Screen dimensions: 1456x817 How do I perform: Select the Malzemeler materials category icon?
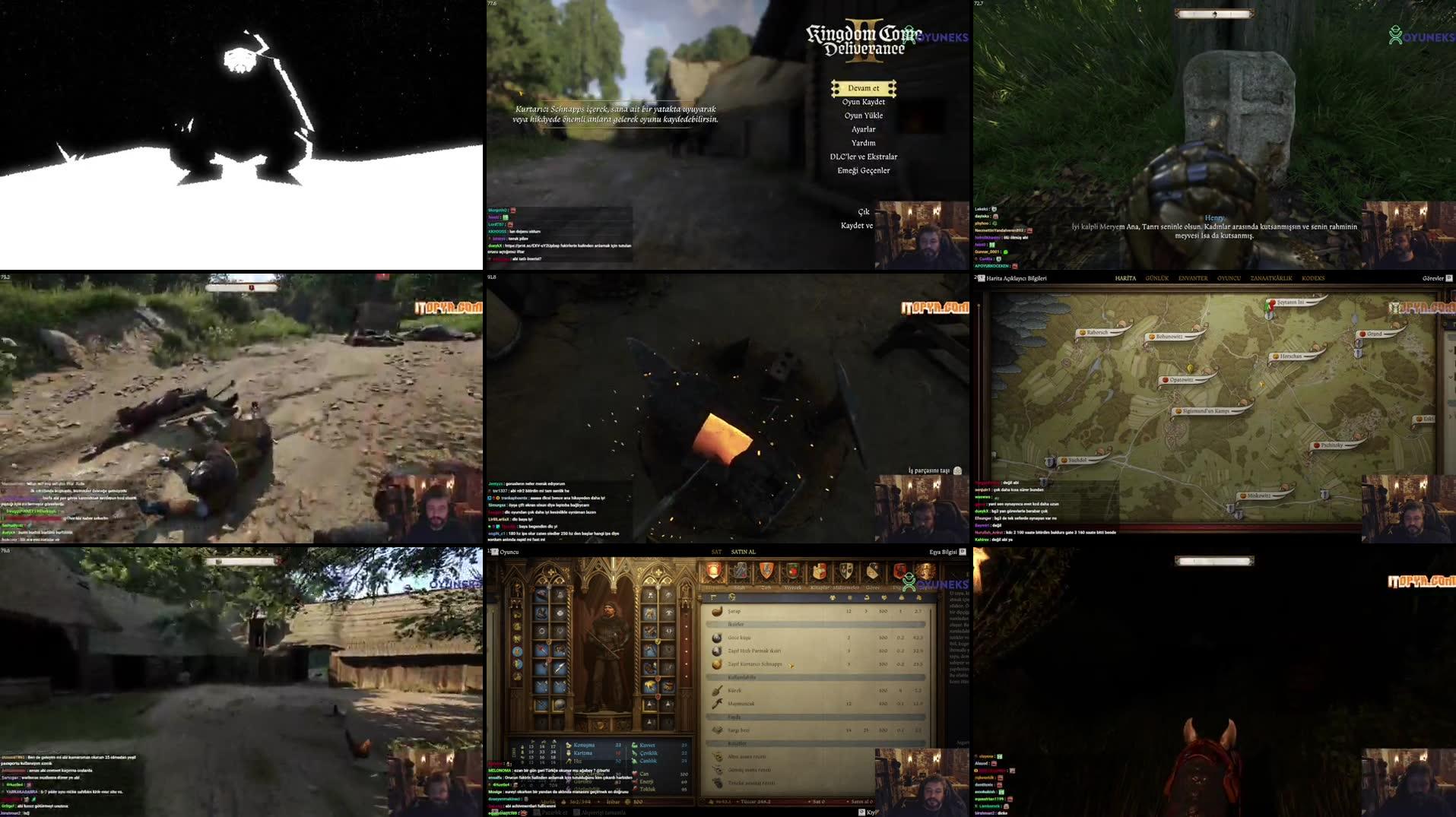pyautogui.click(x=846, y=570)
